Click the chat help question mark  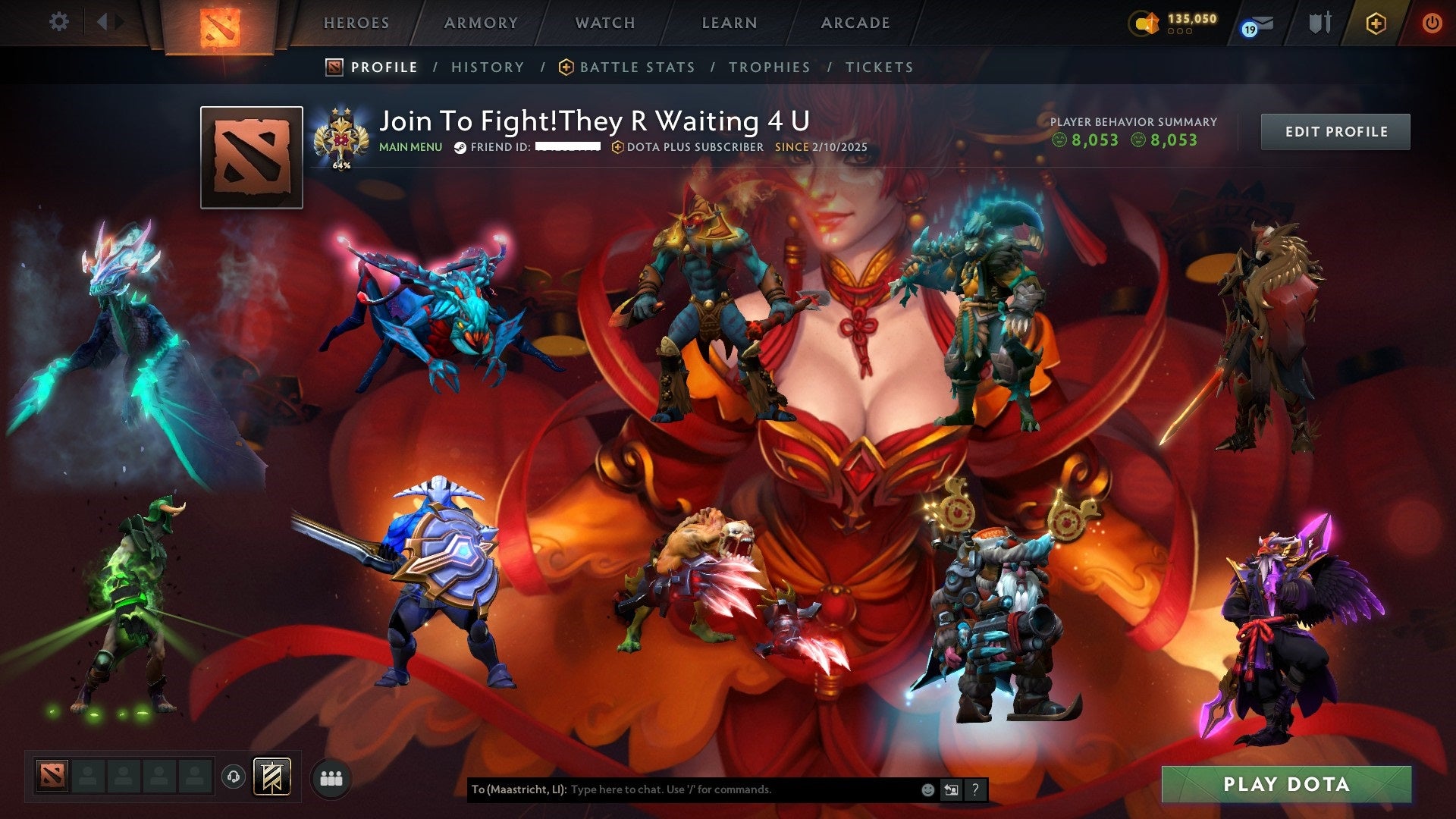pyautogui.click(x=975, y=789)
